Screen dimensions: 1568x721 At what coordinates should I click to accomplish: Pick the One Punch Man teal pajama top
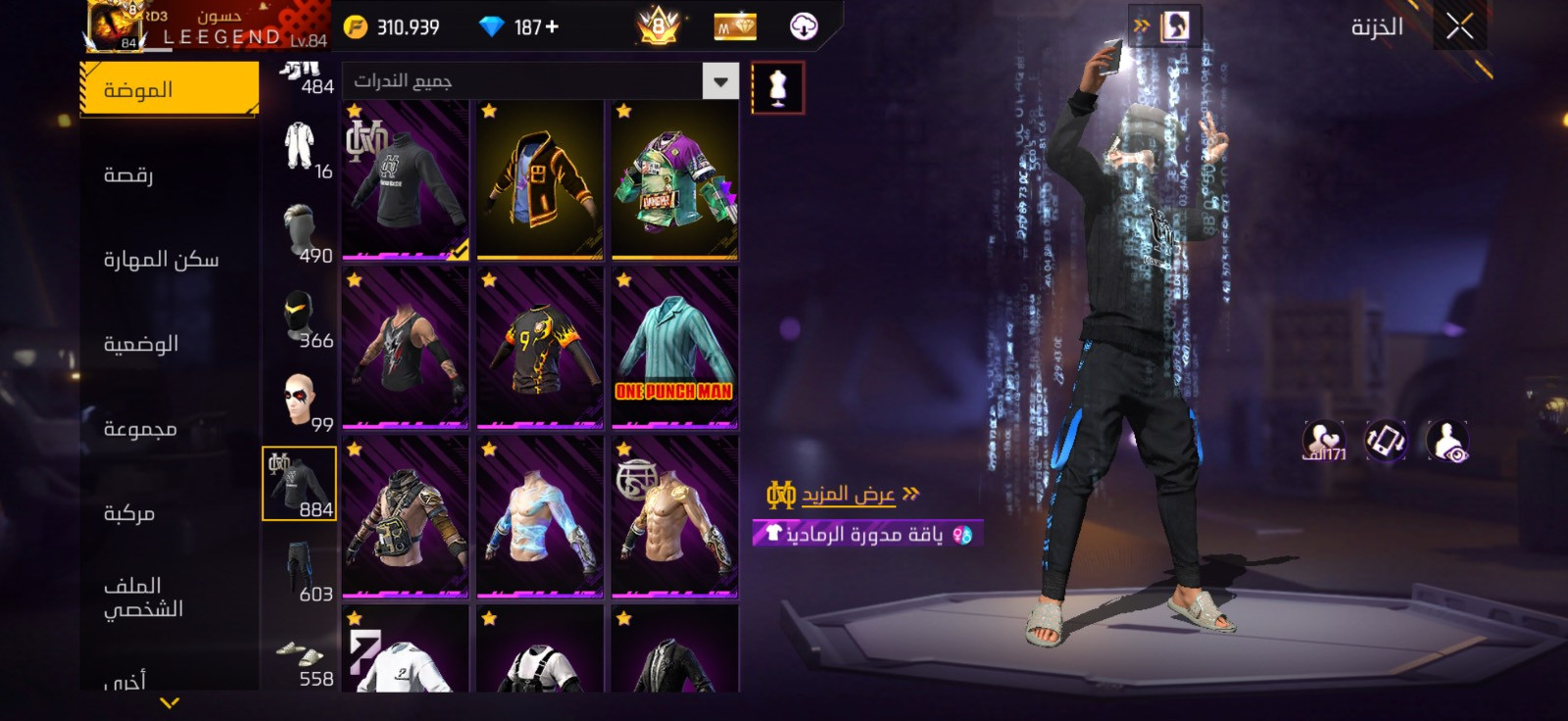[x=674, y=348]
